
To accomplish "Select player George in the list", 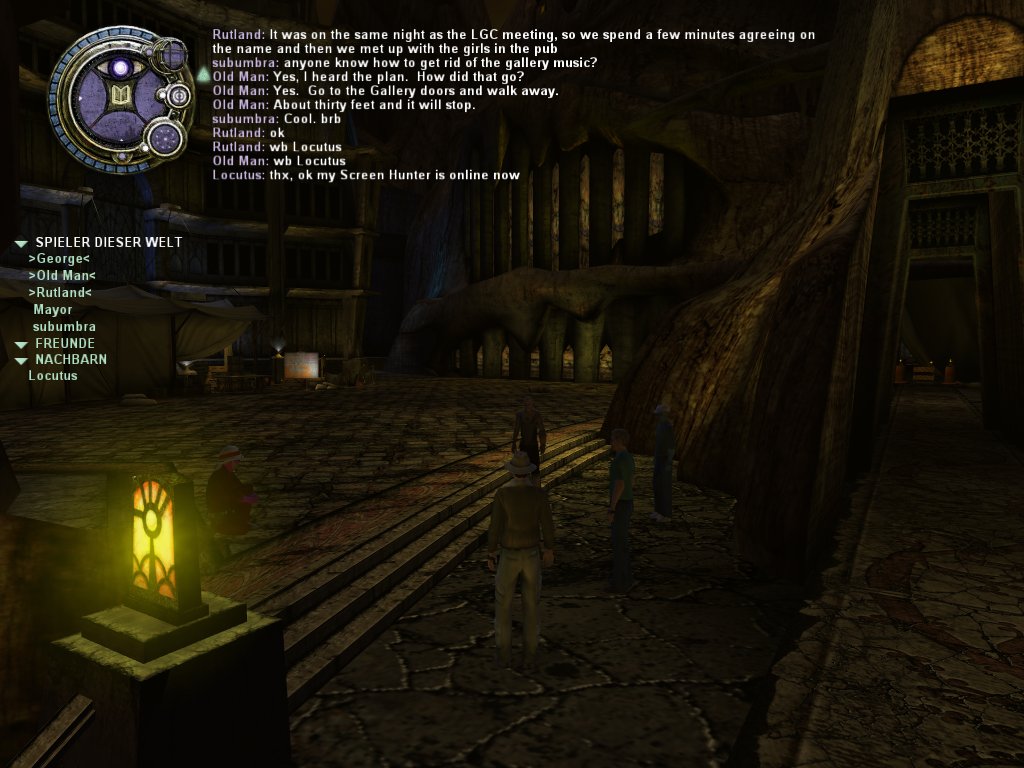I will 59,259.
